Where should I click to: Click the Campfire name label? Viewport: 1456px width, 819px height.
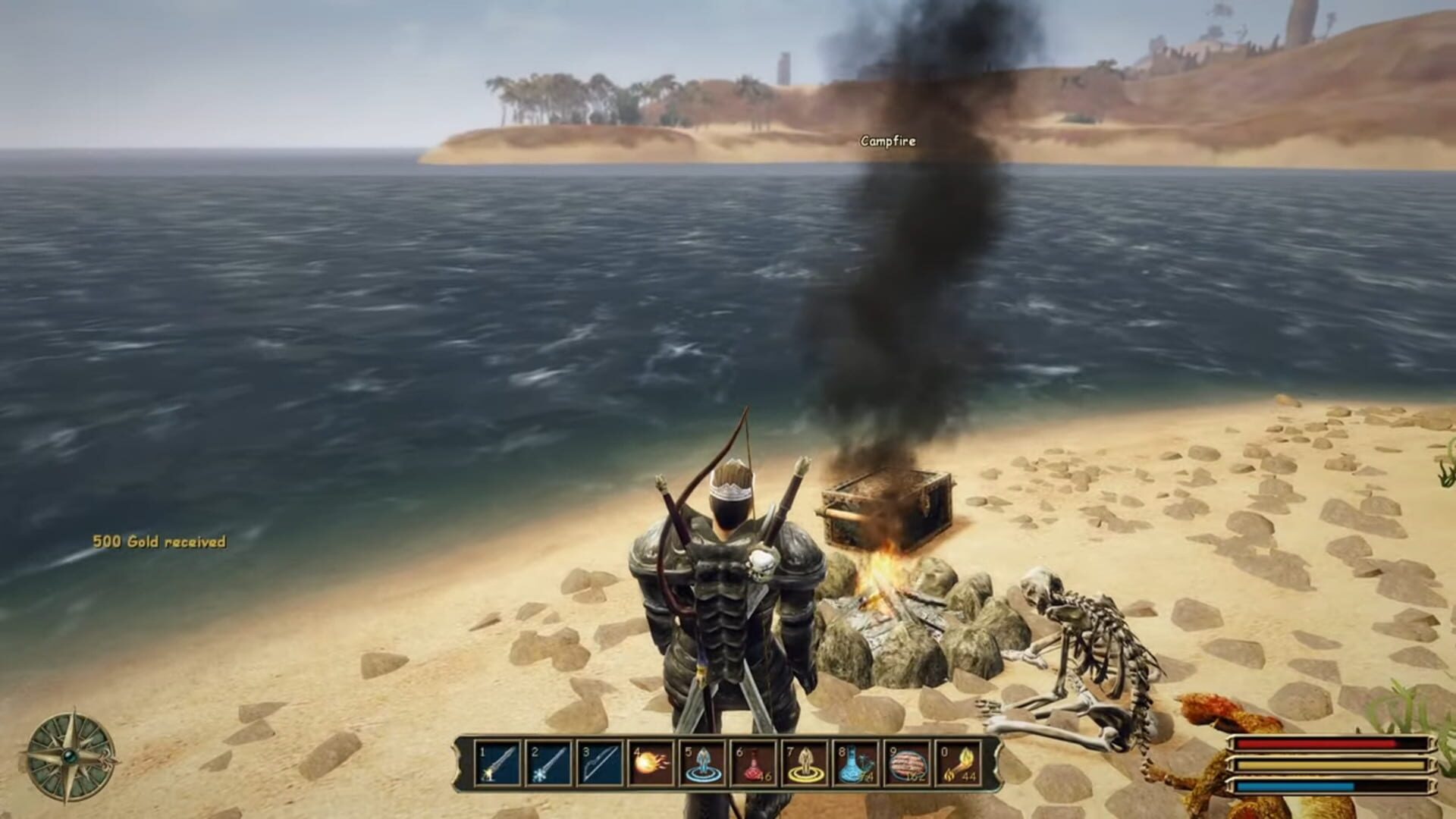pyautogui.click(x=887, y=141)
